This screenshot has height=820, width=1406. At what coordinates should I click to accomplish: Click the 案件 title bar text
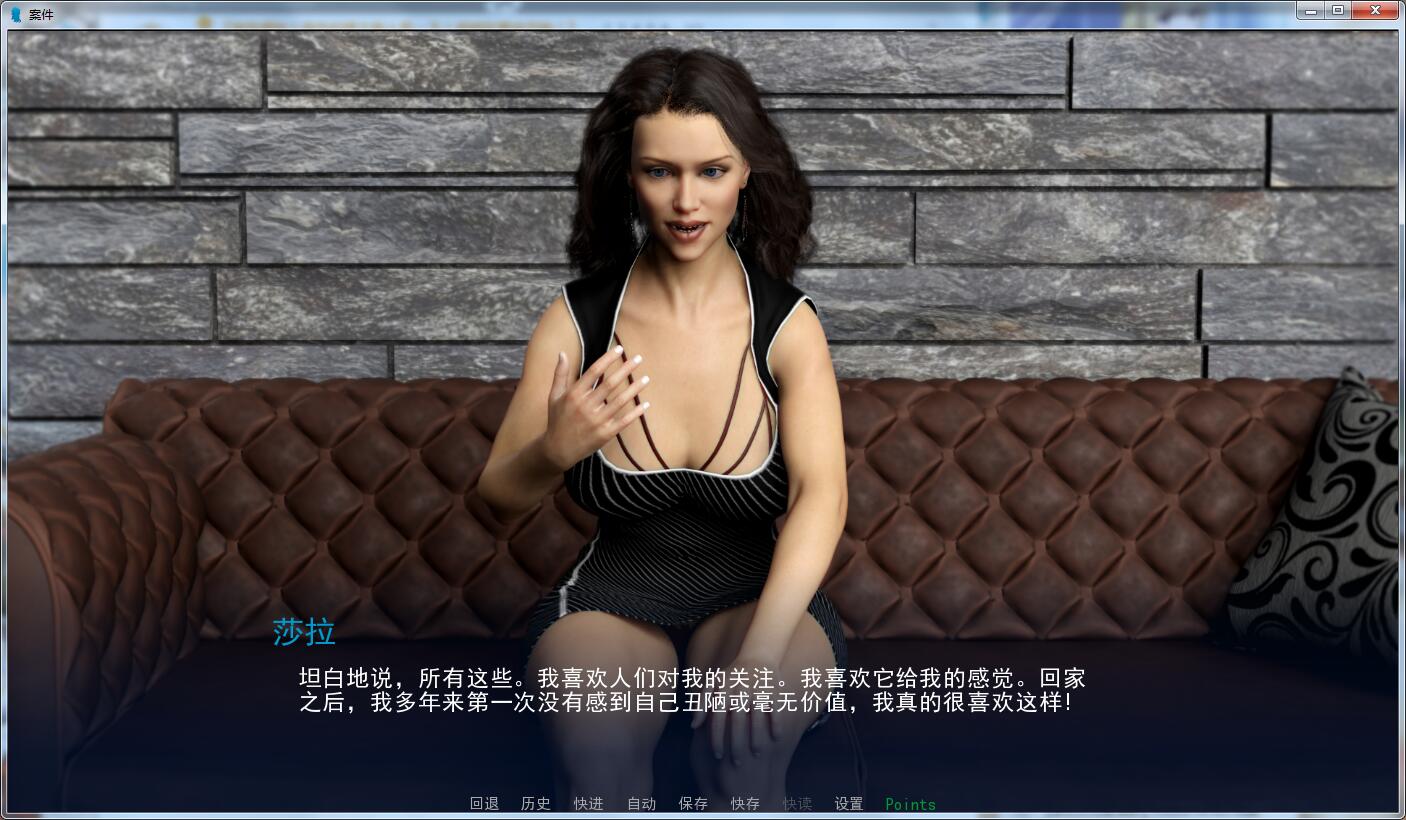41,15
